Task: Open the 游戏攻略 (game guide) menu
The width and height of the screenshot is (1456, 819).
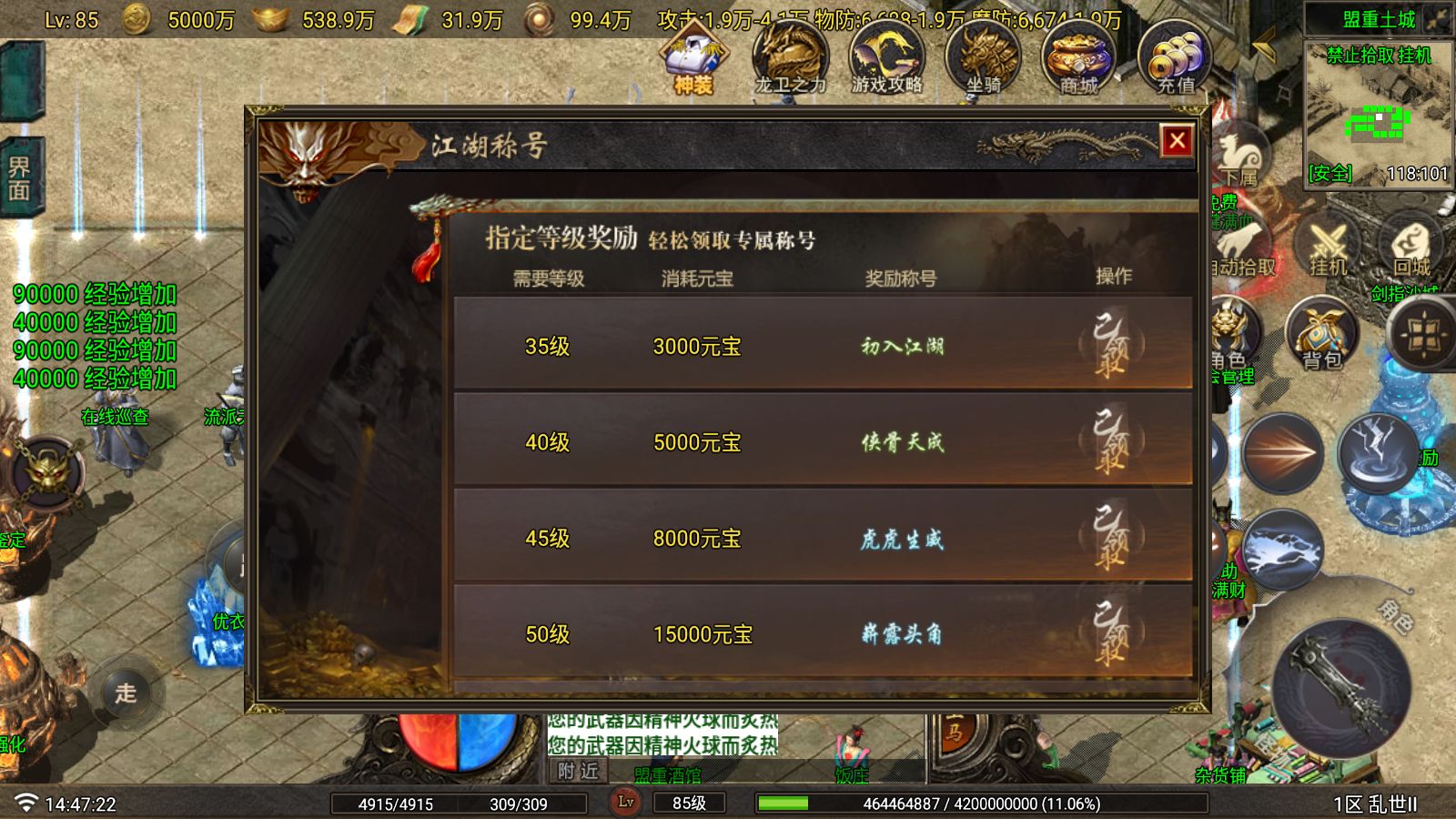Action: 887,57
